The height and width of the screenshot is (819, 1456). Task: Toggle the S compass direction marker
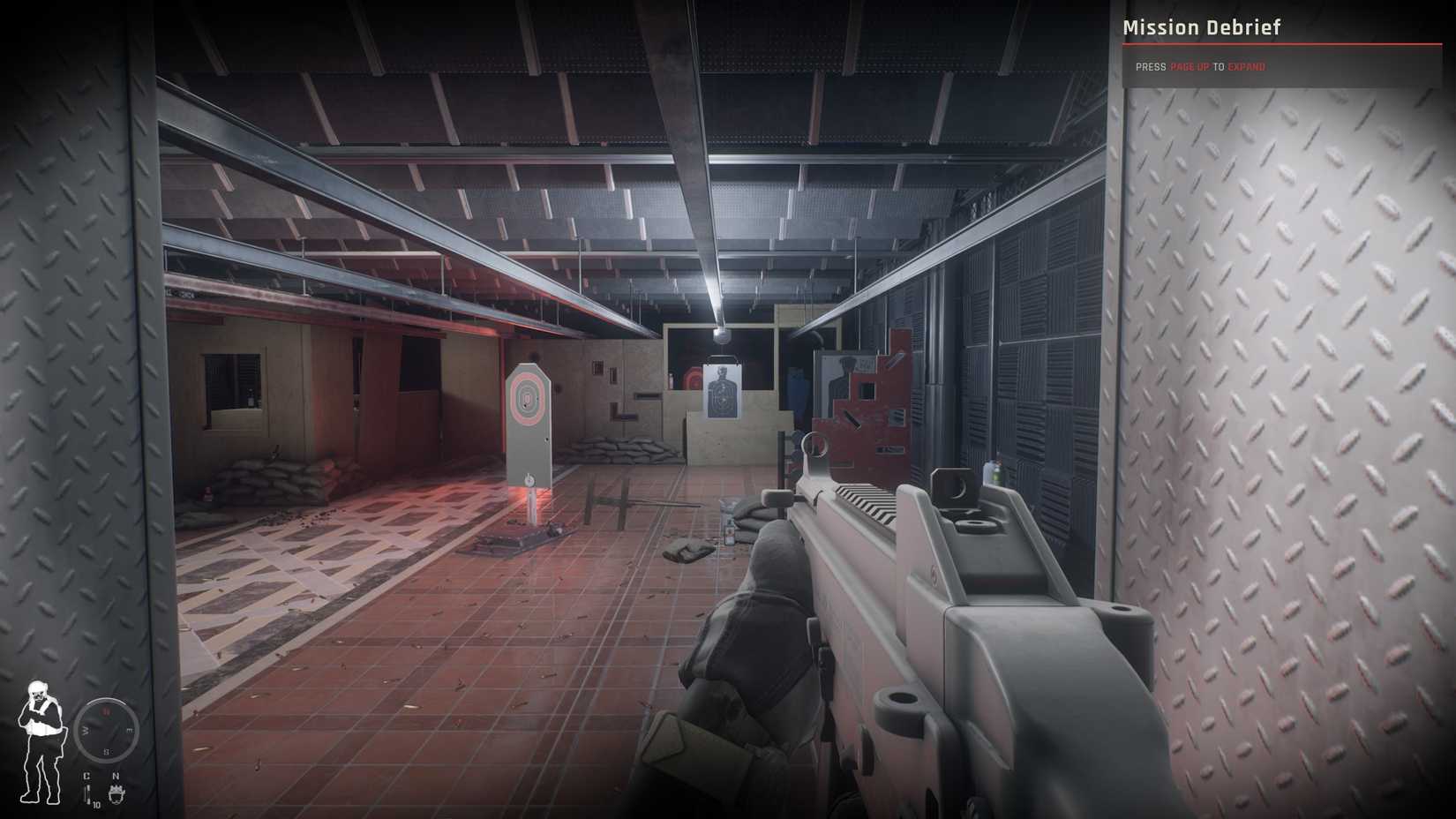(106, 751)
